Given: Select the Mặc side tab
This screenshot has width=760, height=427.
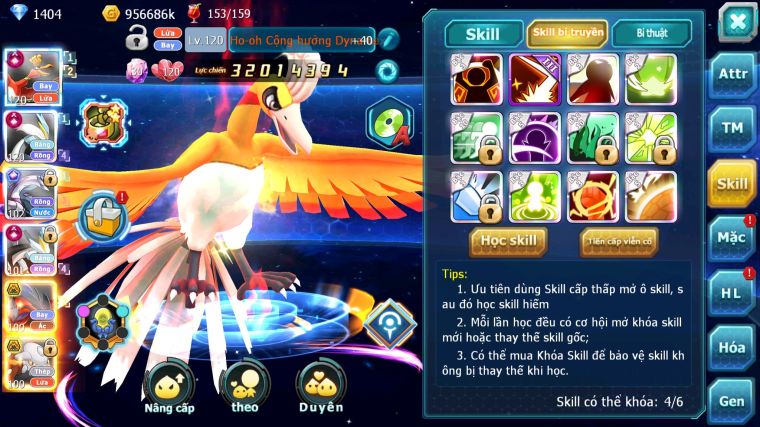Looking at the screenshot, I should point(732,237).
